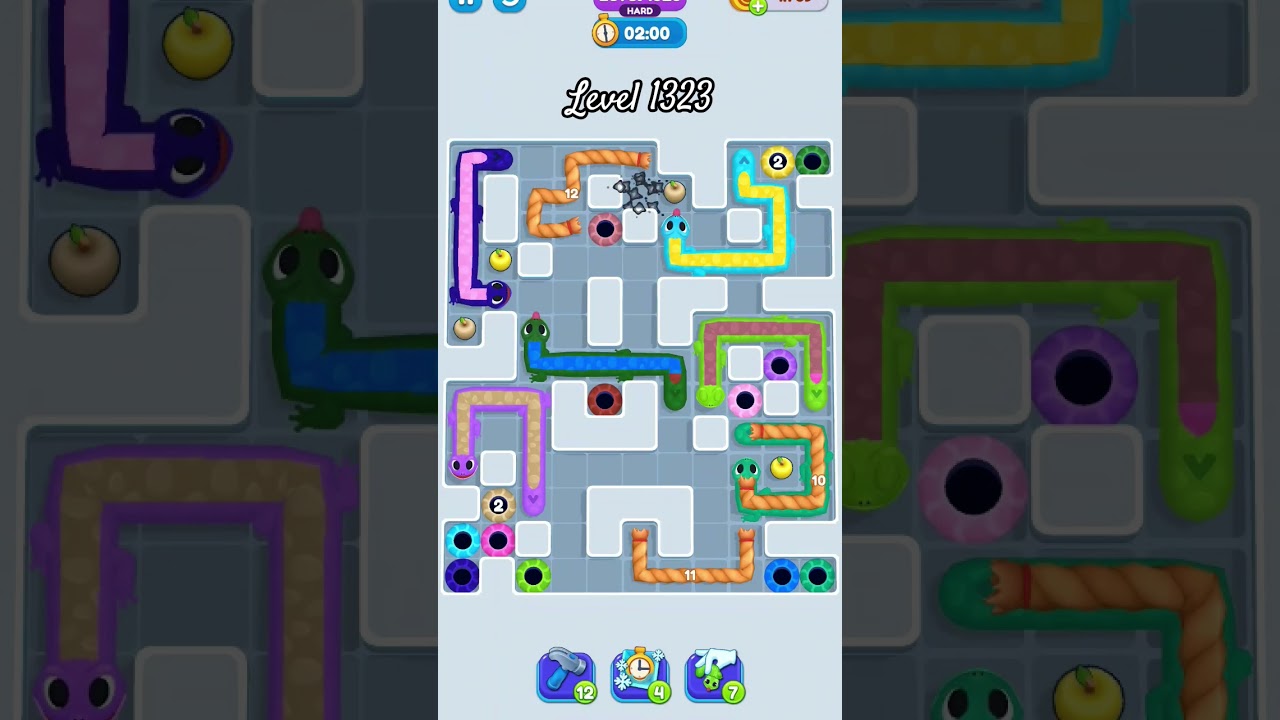Viewport: 1280px width, 720px height.
Task: Click the pink hole on the board
Action: [x=745, y=400]
